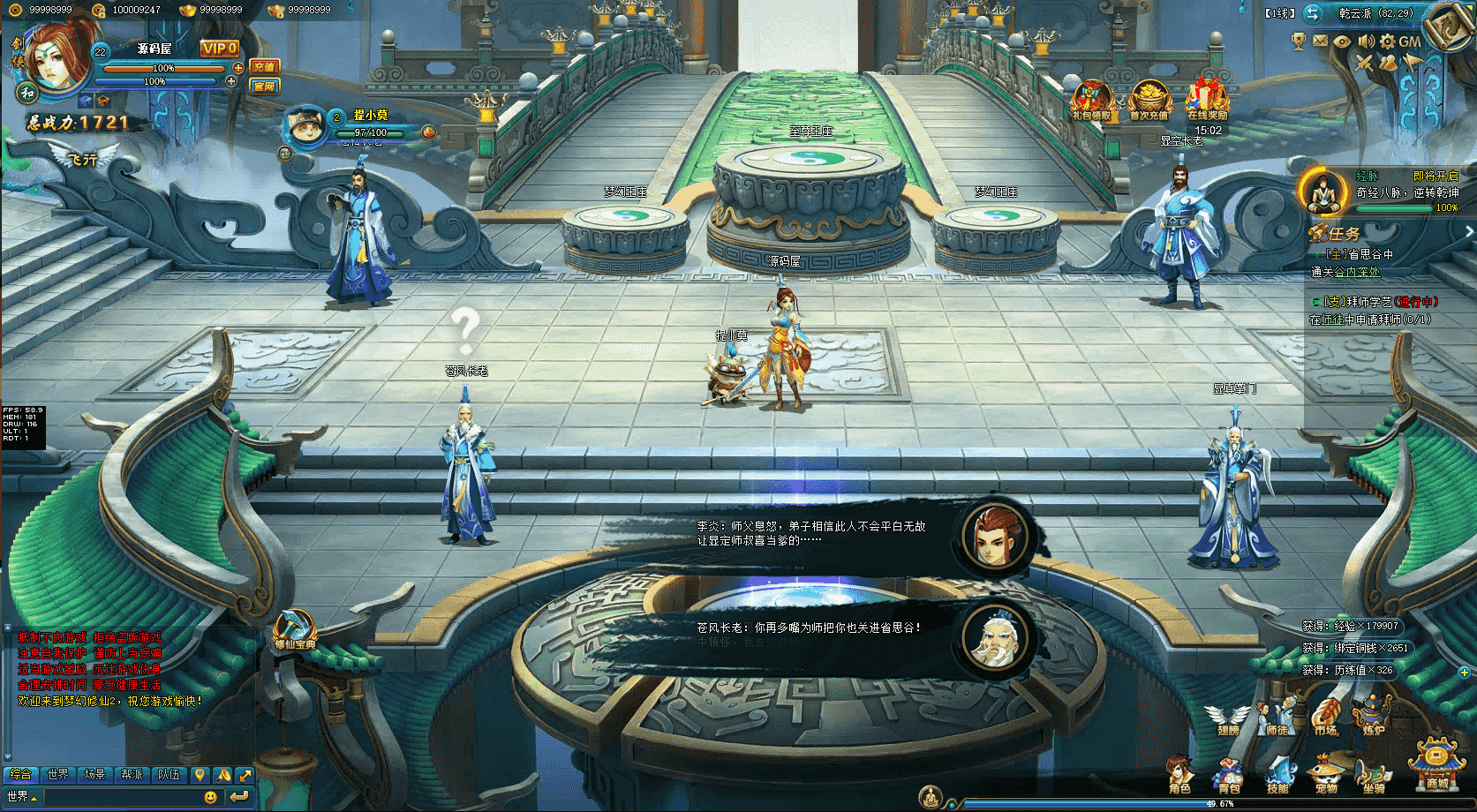Switch chat to the 世界 tab
This screenshot has height=812, width=1477.
58,774
